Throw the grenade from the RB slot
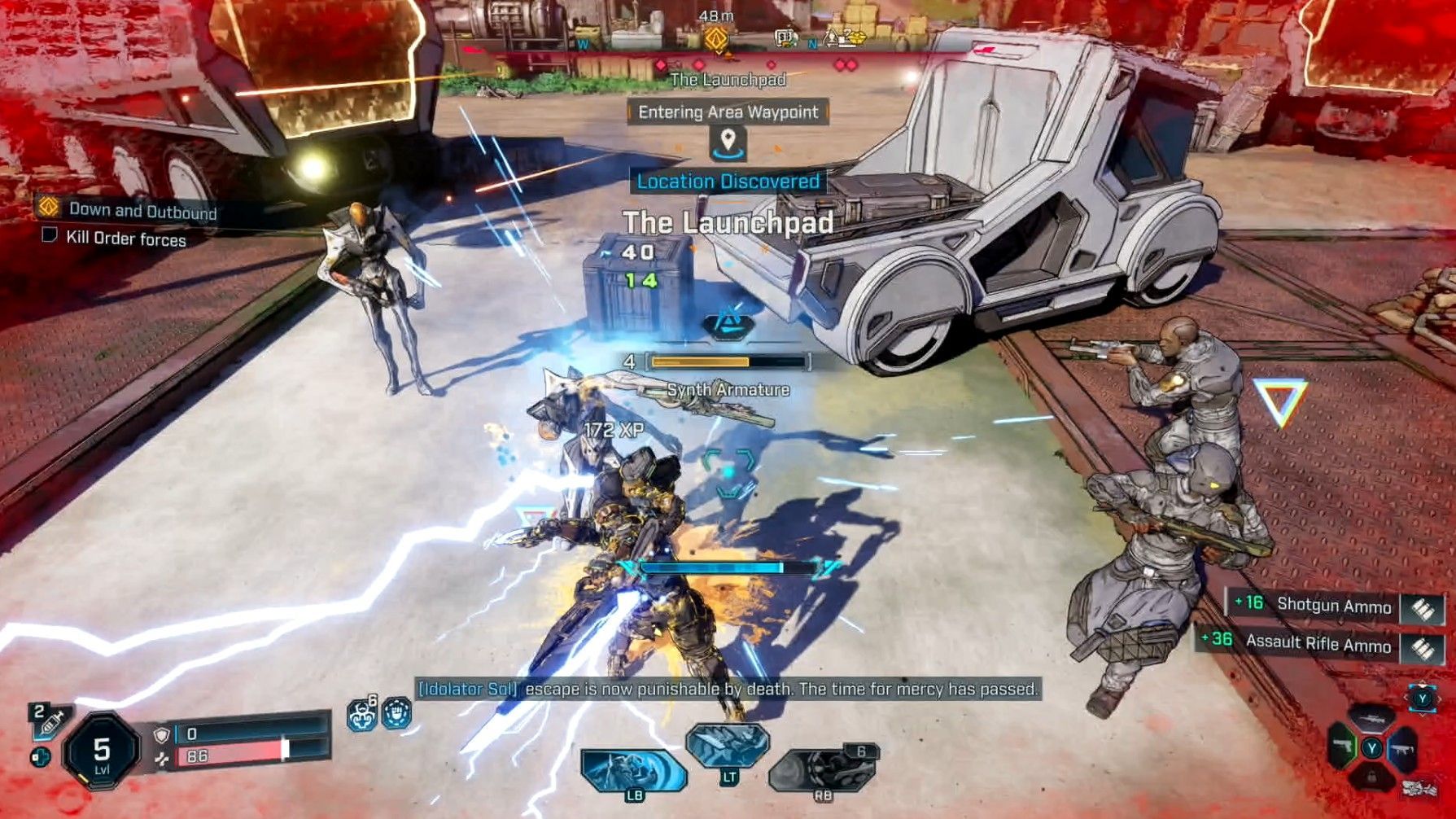1456x819 pixels. [822, 770]
